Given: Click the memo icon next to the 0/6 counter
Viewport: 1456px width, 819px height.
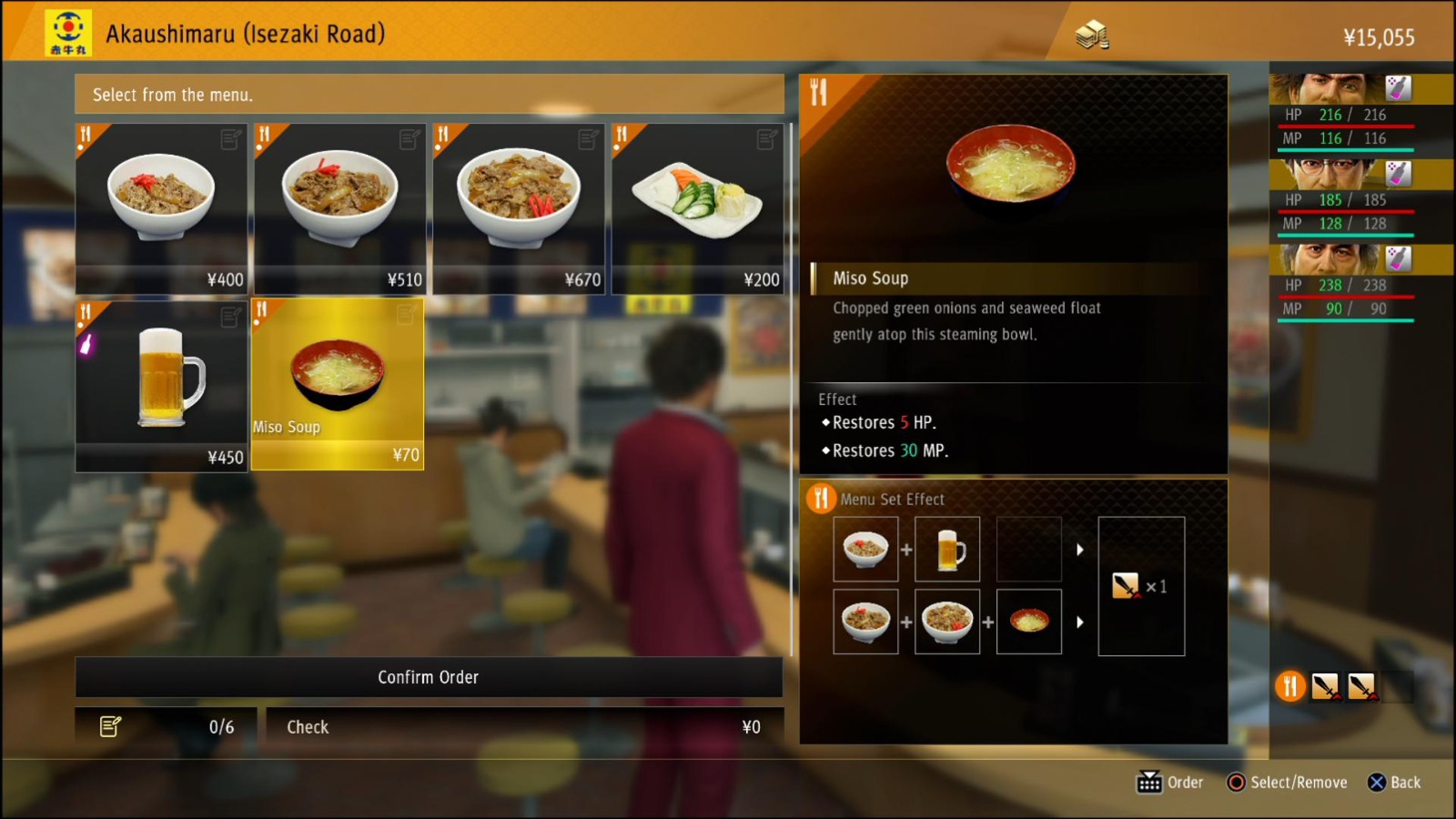Looking at the screenshot, I should click(111, 726).
